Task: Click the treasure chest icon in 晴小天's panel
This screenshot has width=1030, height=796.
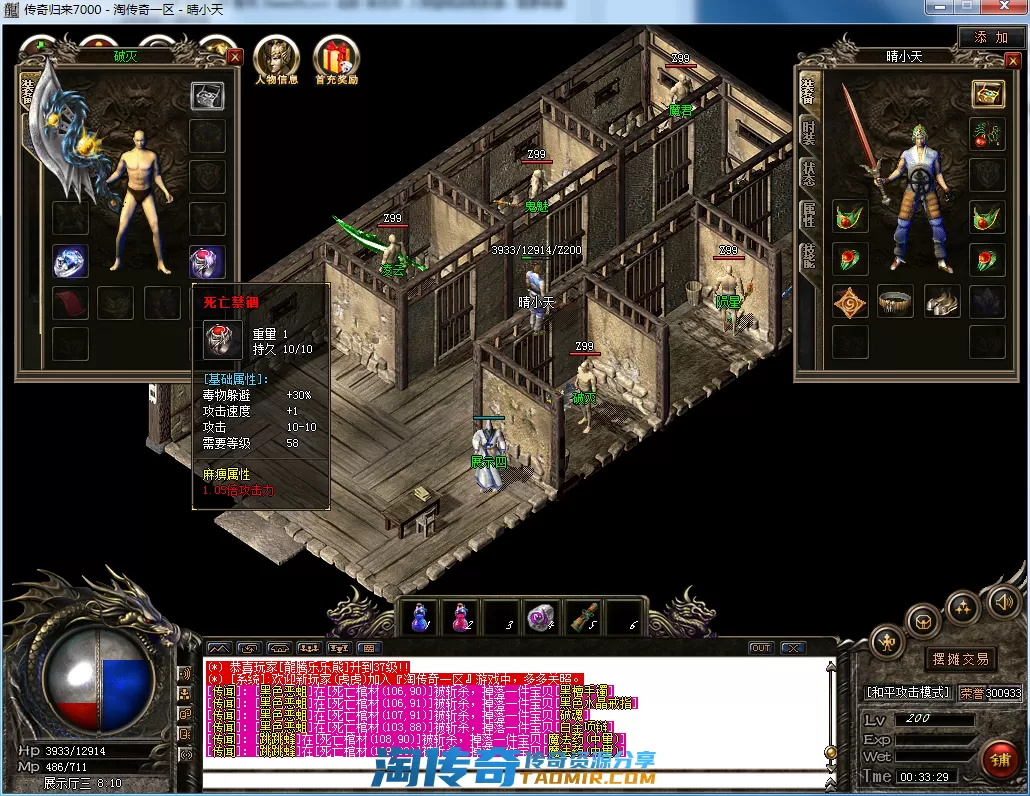Action: click(987, 95)
